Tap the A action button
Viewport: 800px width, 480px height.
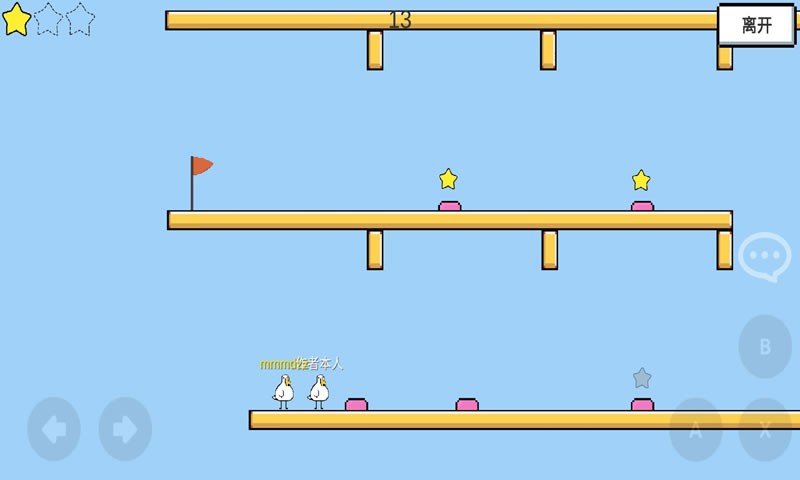pos(695,429)
